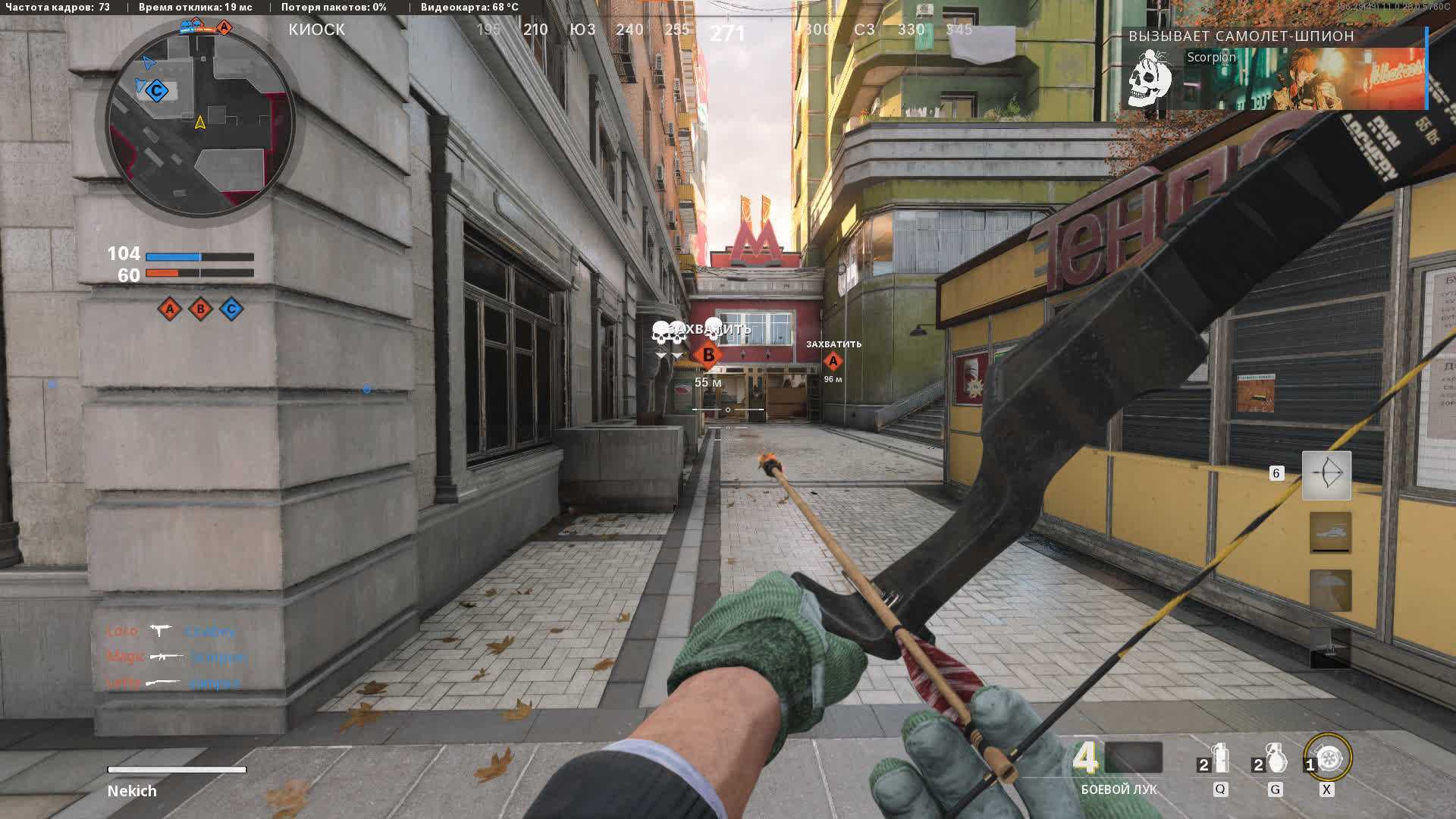Click the B capture point waypoint marker

[708, 355]
